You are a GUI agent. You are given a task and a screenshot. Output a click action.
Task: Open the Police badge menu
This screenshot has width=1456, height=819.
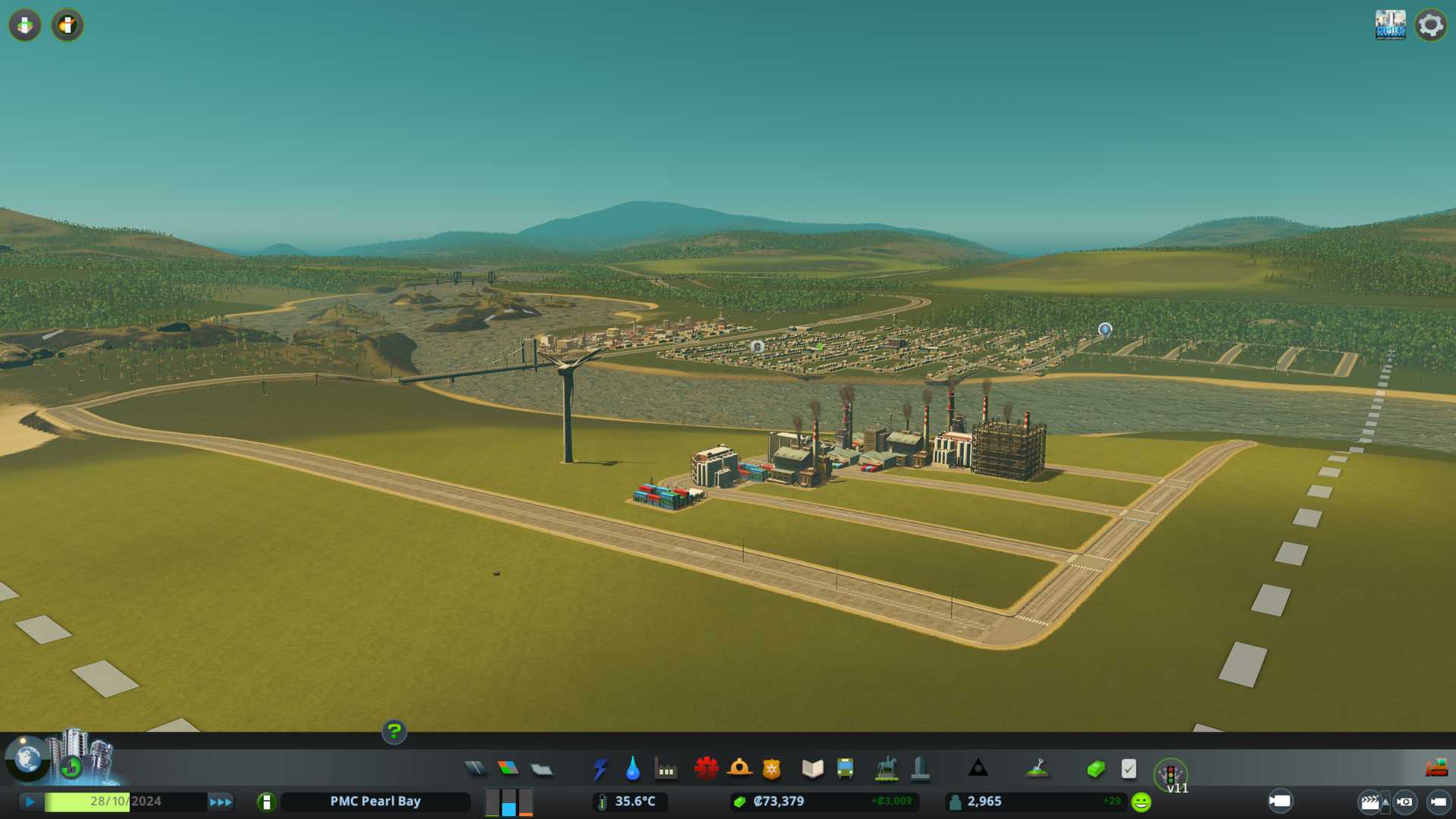click(772, 769)
